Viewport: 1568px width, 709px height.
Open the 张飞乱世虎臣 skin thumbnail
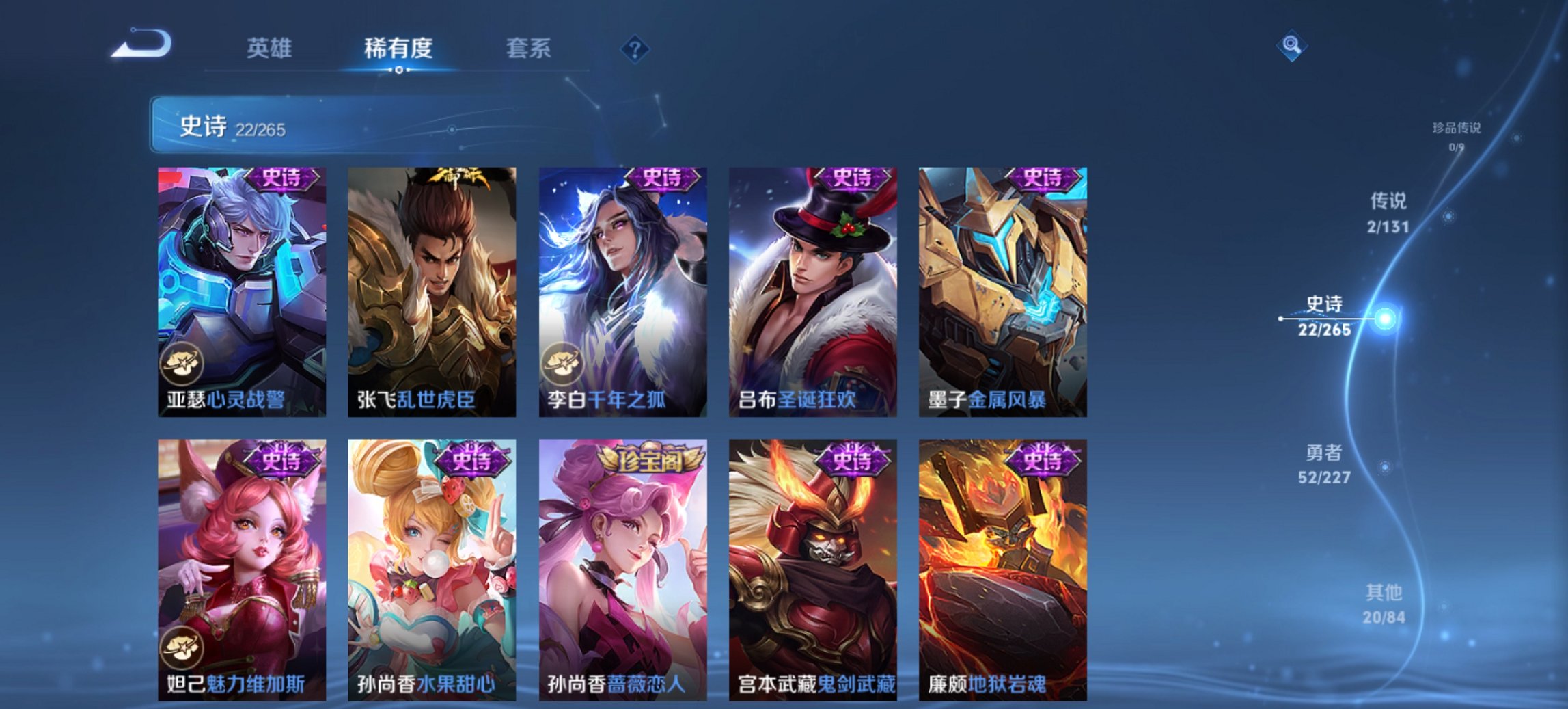coord(430,287)
